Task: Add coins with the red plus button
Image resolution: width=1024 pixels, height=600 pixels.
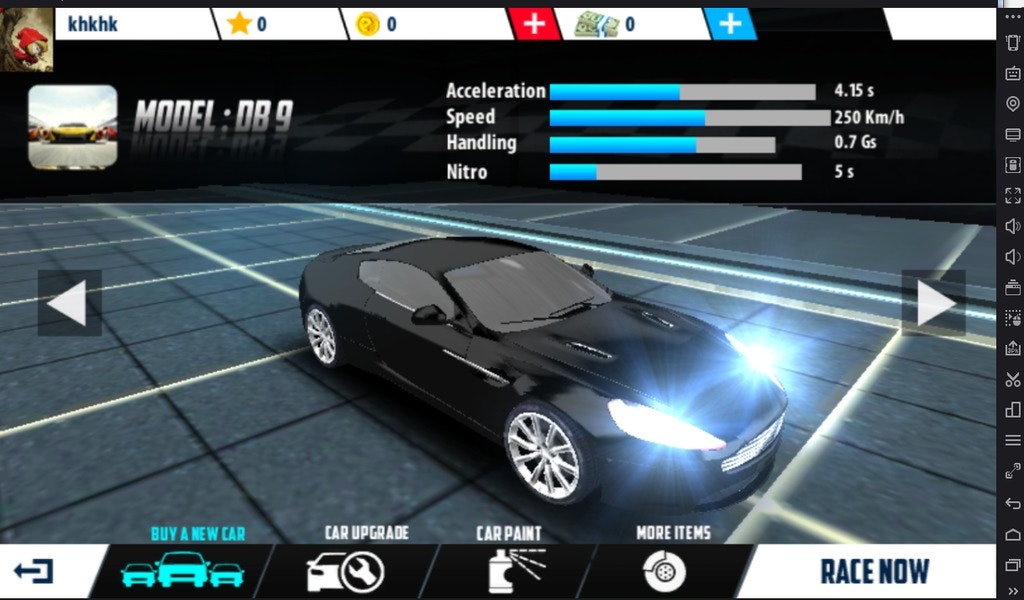Action: [535, 24]
